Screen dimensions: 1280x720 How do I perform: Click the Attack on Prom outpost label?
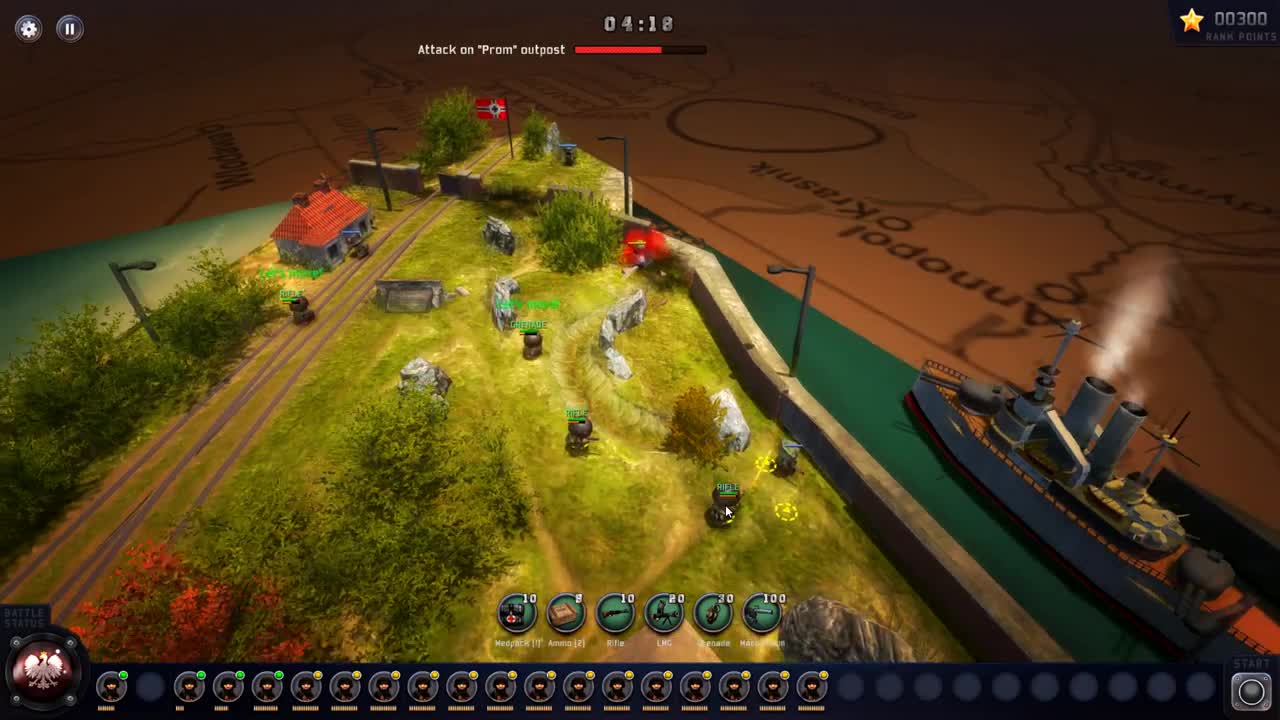point(491,49)
